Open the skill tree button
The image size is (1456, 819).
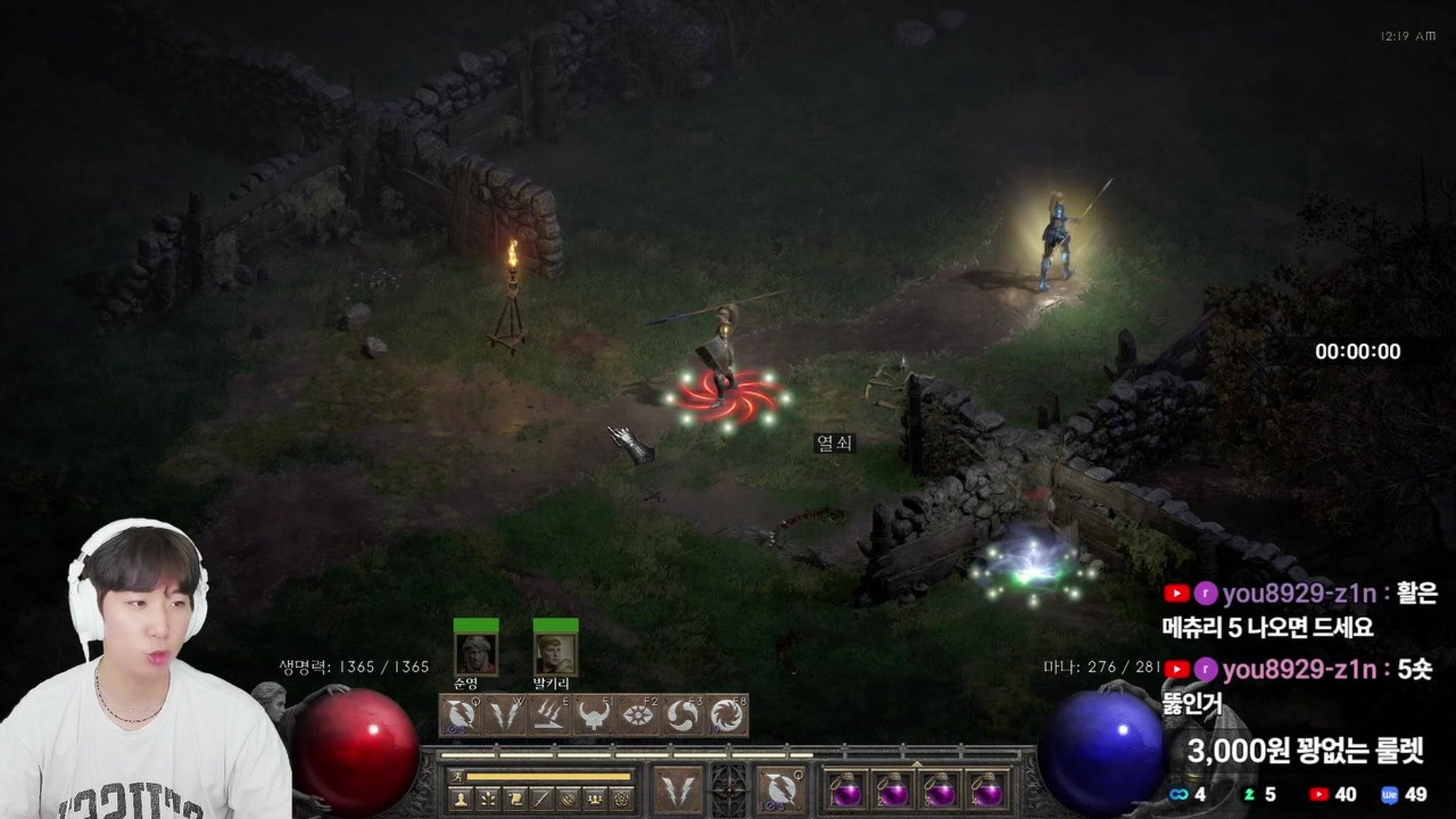488,798
